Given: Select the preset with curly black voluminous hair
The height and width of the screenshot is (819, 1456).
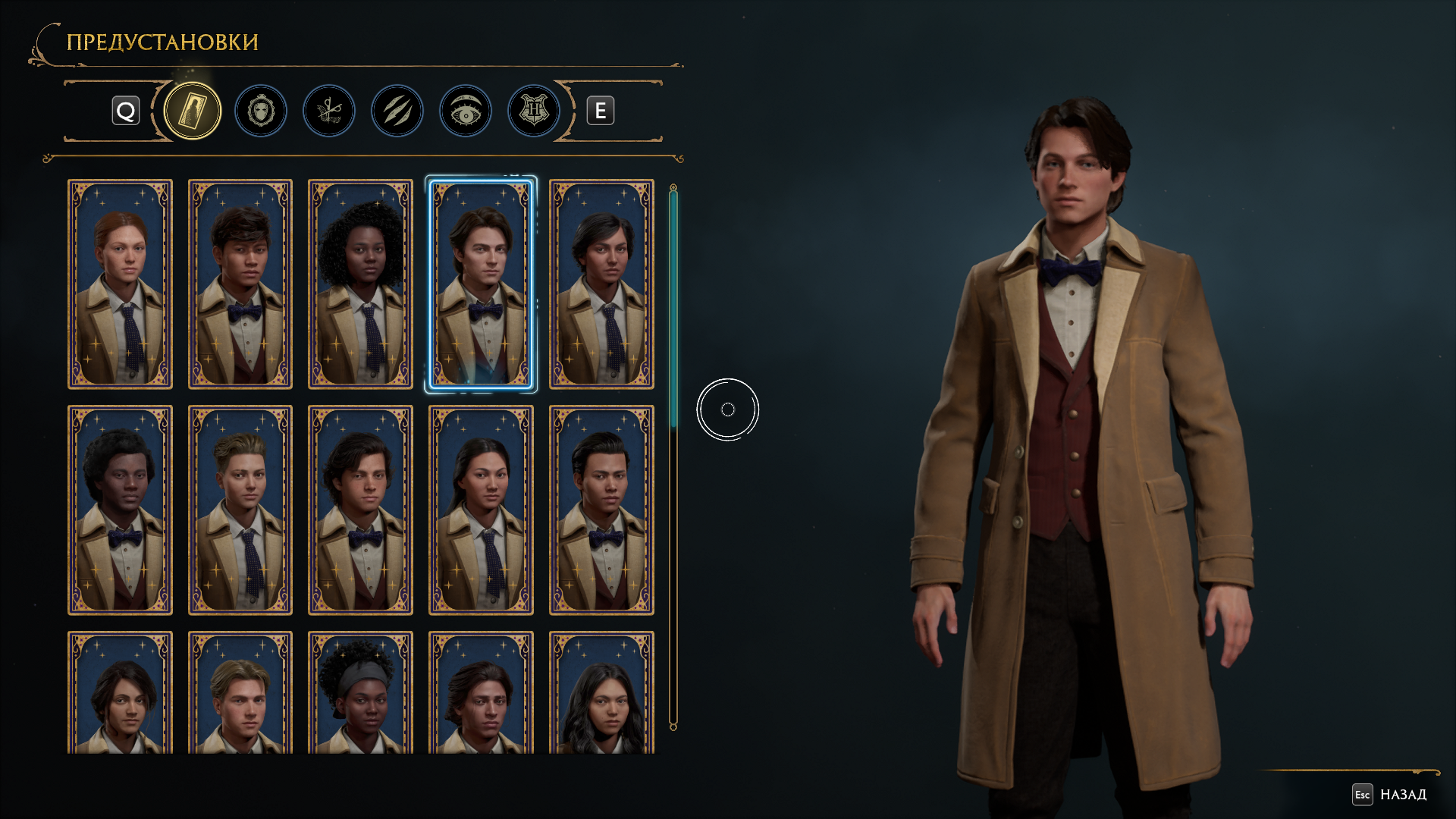Looking at the screenshot, I should 360,284.
